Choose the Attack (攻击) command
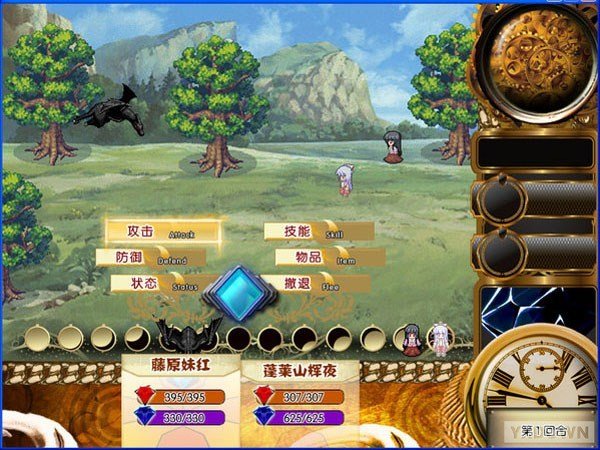 click(160, 232)
